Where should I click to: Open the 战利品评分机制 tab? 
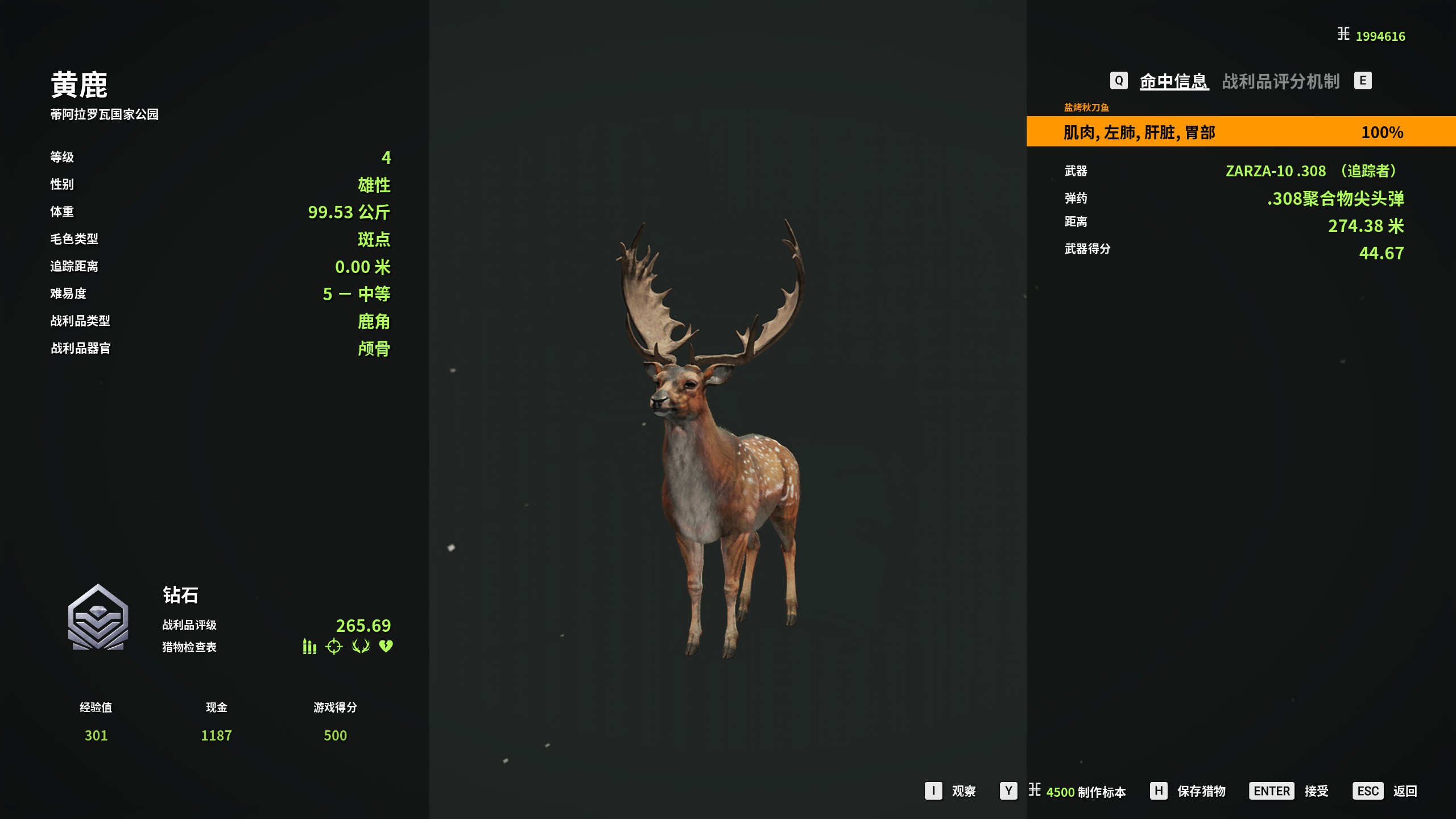point(1280,81)
